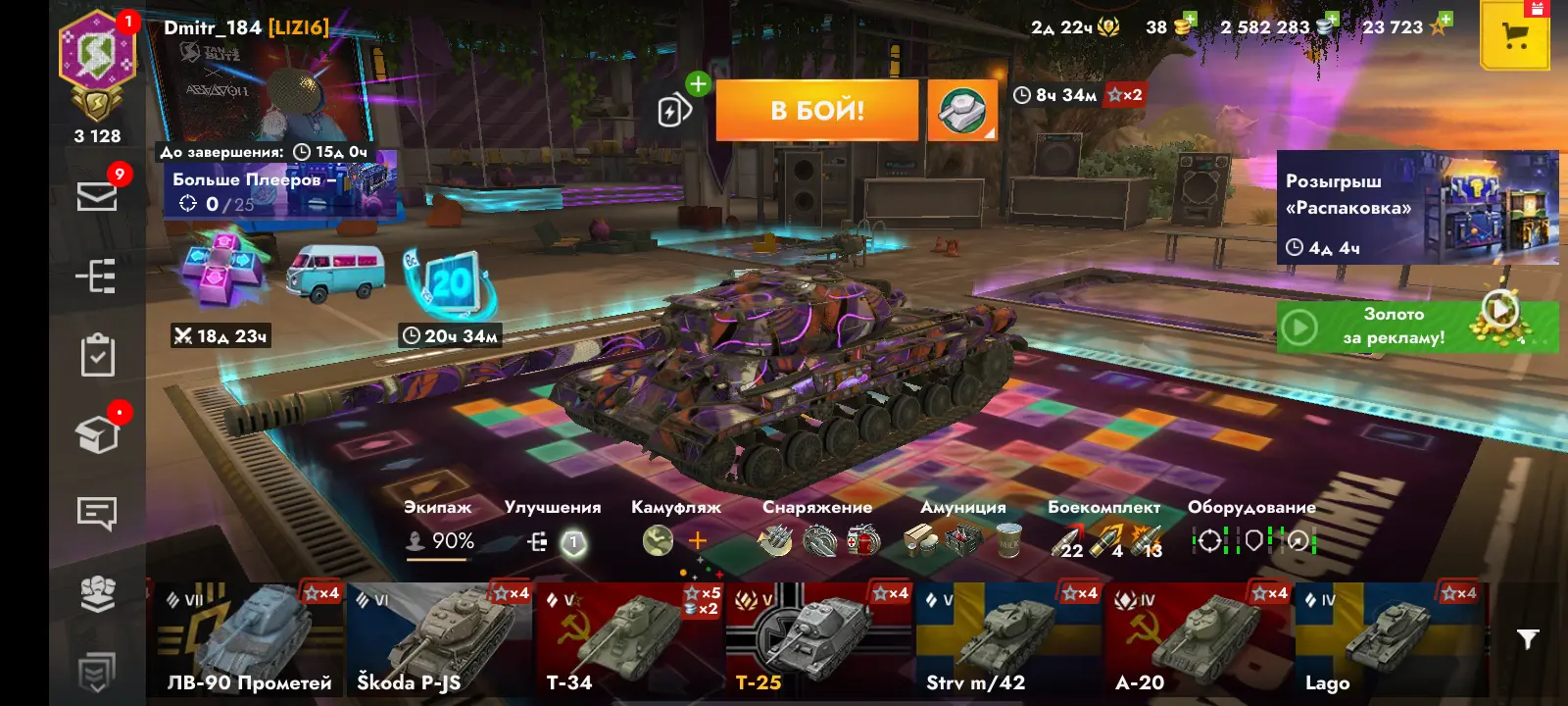This screenshot has width=1568, height=706.
Task: Open the chat messages
Action: pyautogui.click(x=97, y=512)
